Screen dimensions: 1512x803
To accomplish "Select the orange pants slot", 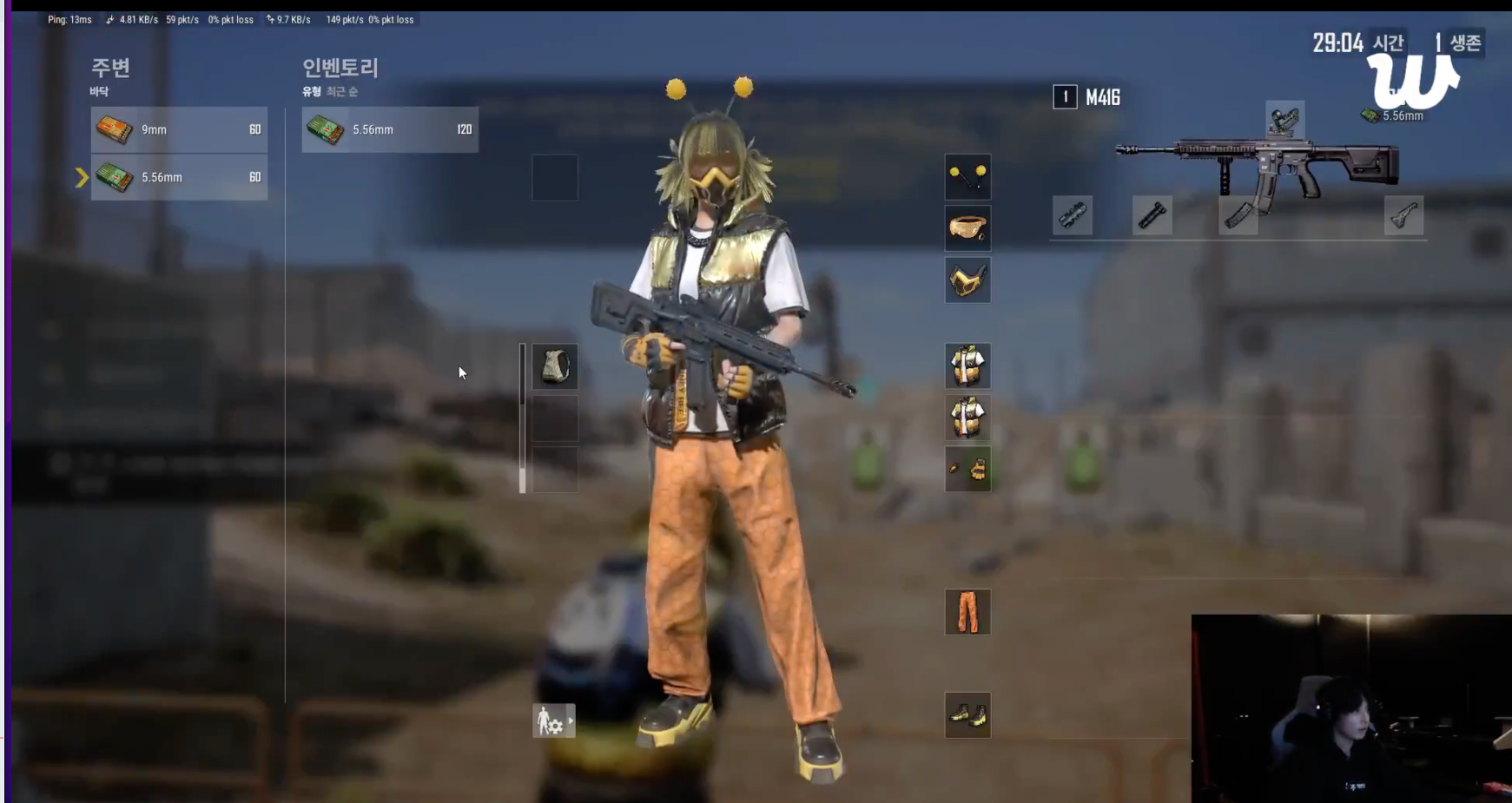I will [967, 612].
